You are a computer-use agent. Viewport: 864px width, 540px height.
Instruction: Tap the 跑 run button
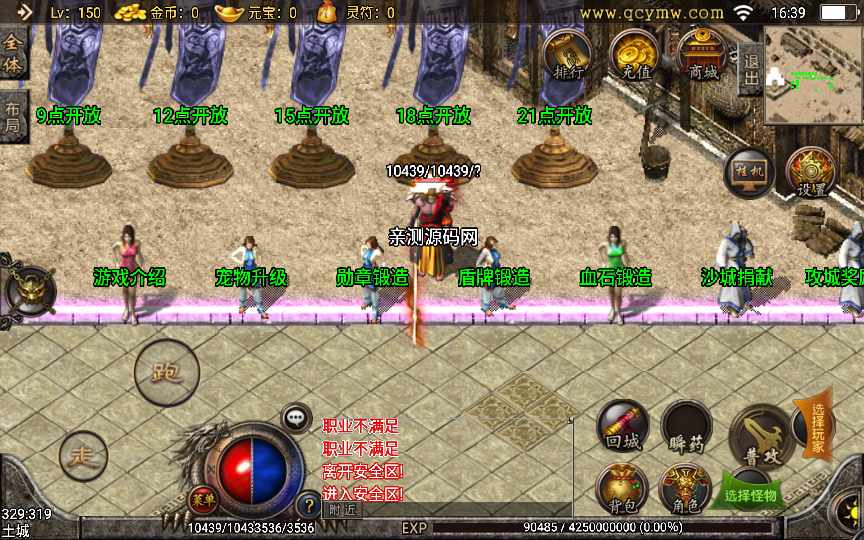click(x=166, y=373)
